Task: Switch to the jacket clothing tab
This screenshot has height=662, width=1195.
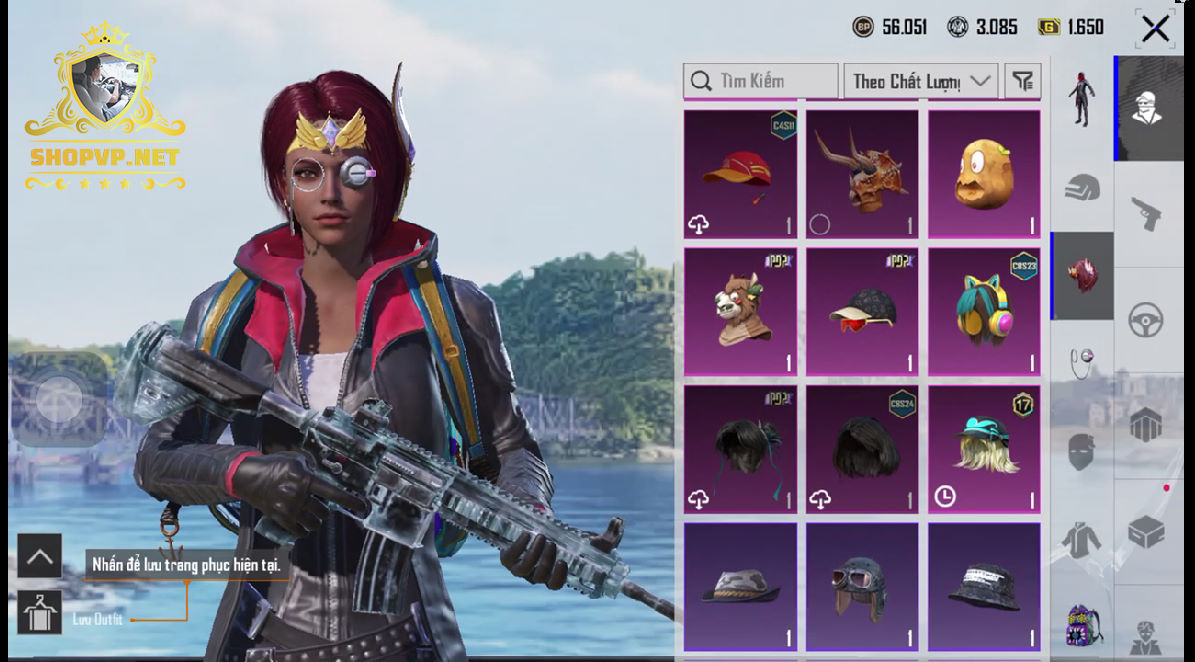Action: tap(1081, 540)
